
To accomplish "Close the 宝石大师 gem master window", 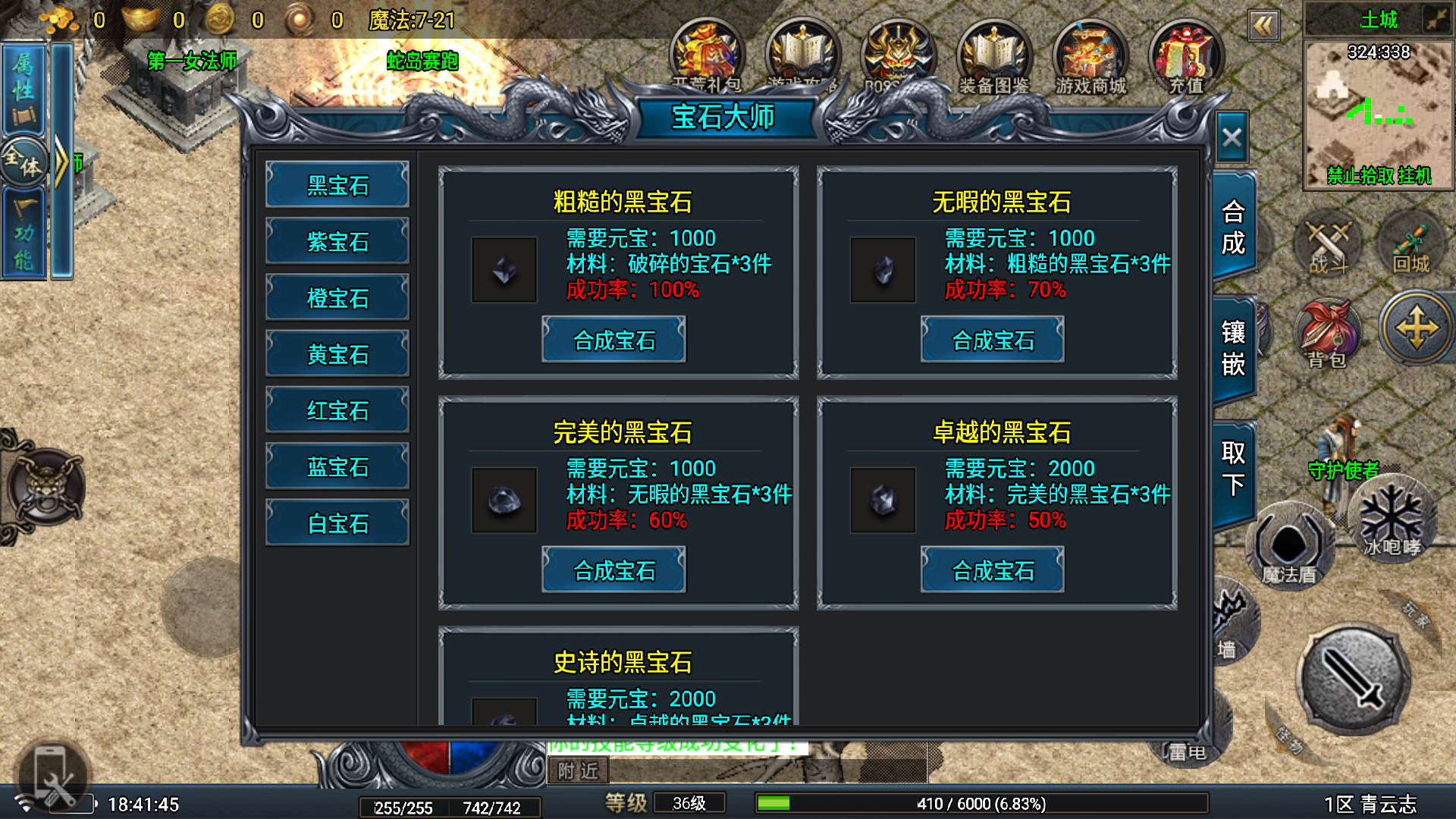I will pyautogui.click(x=1232, y=138).
